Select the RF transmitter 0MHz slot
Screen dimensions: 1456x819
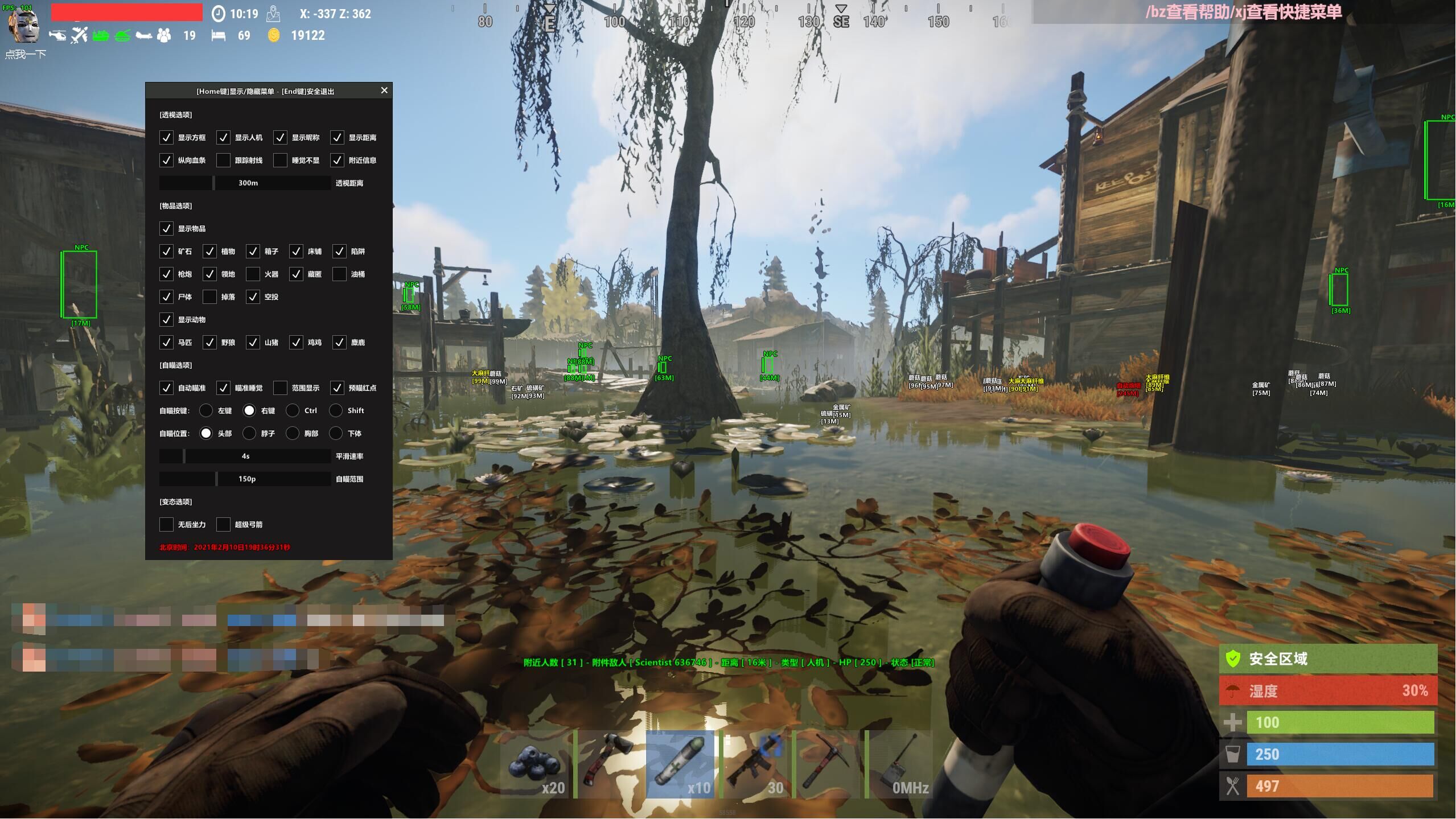[900, 764]
